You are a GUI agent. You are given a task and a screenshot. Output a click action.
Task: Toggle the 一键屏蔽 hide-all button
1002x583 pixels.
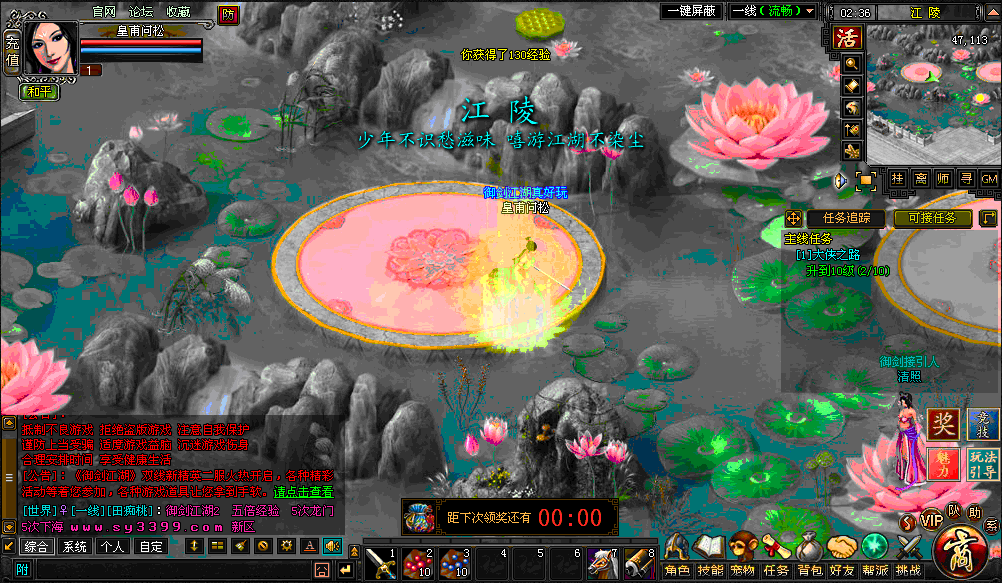(x=689, y=11)
